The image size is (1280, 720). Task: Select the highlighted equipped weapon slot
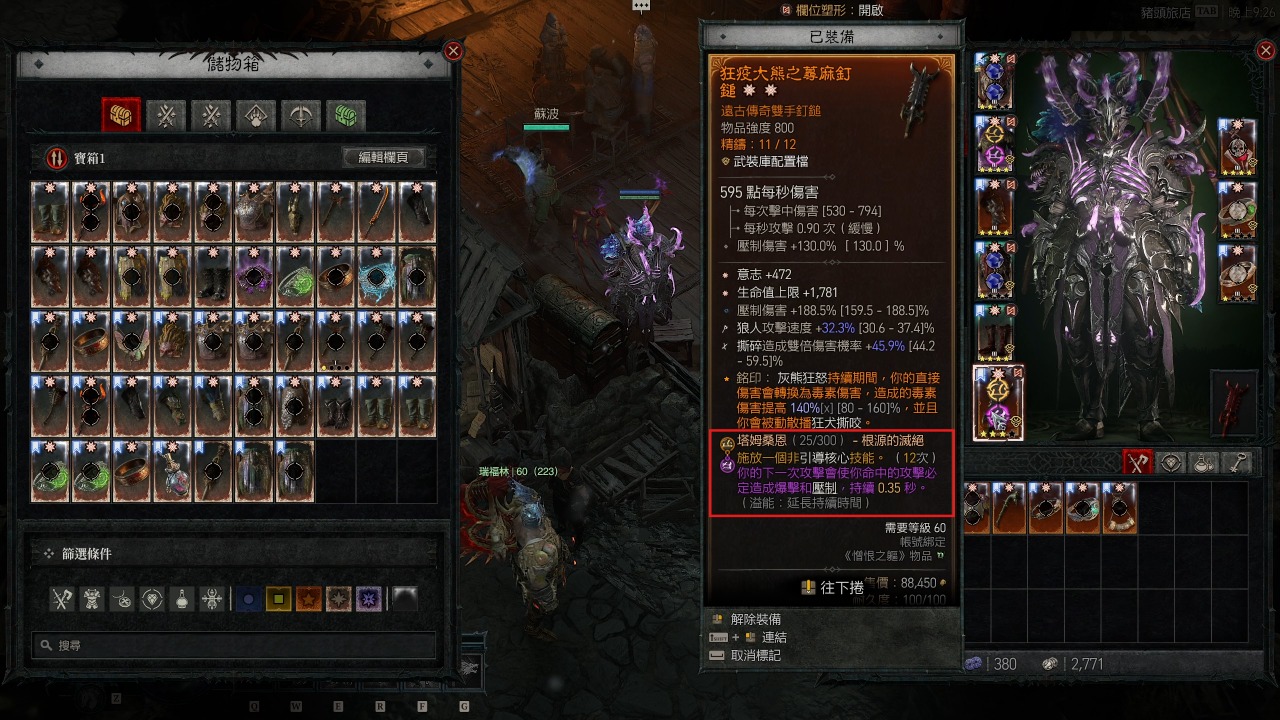(x=998, y=403)
